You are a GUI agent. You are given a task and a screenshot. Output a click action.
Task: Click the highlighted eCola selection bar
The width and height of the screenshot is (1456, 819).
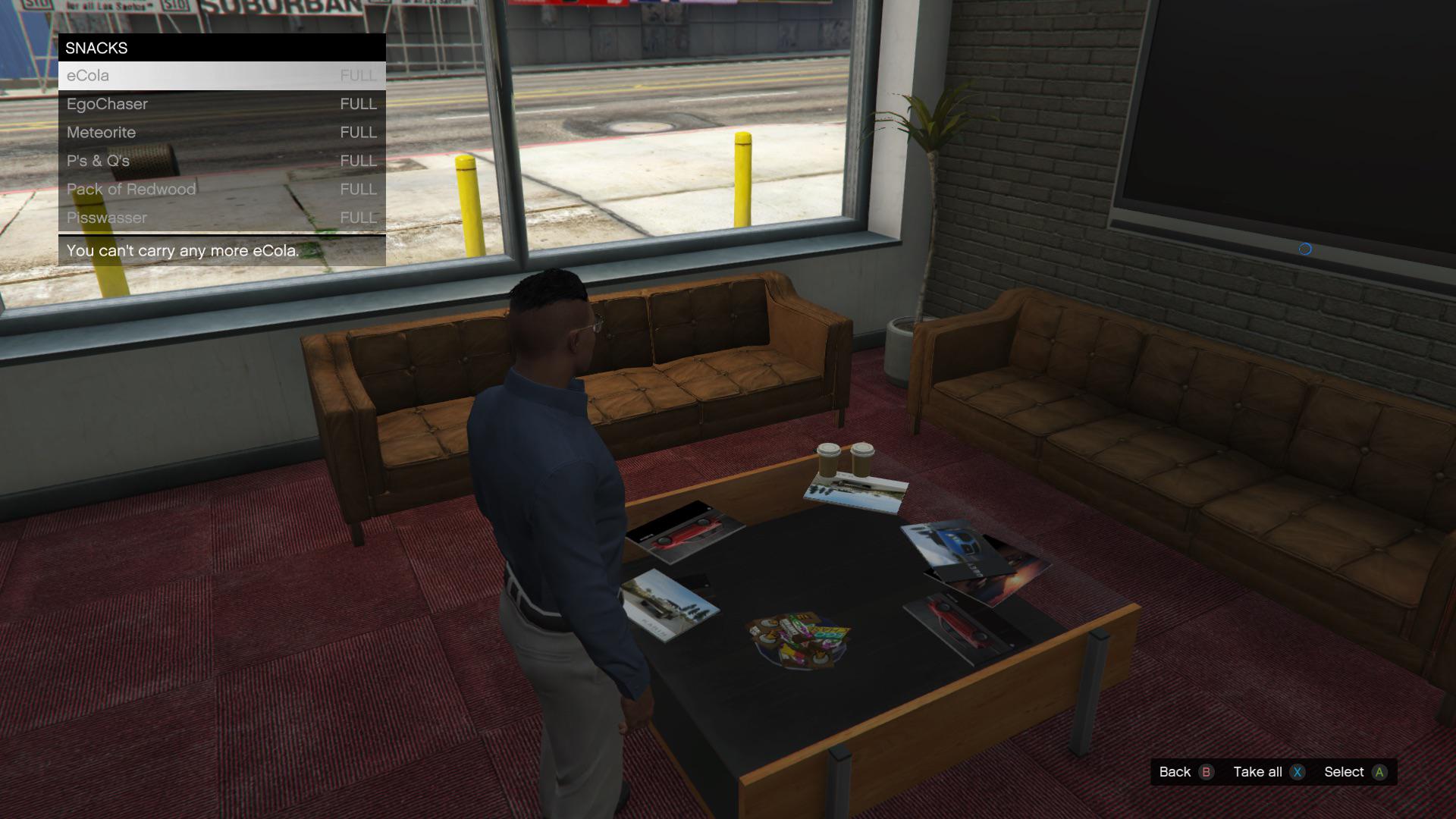click(220, 75)
